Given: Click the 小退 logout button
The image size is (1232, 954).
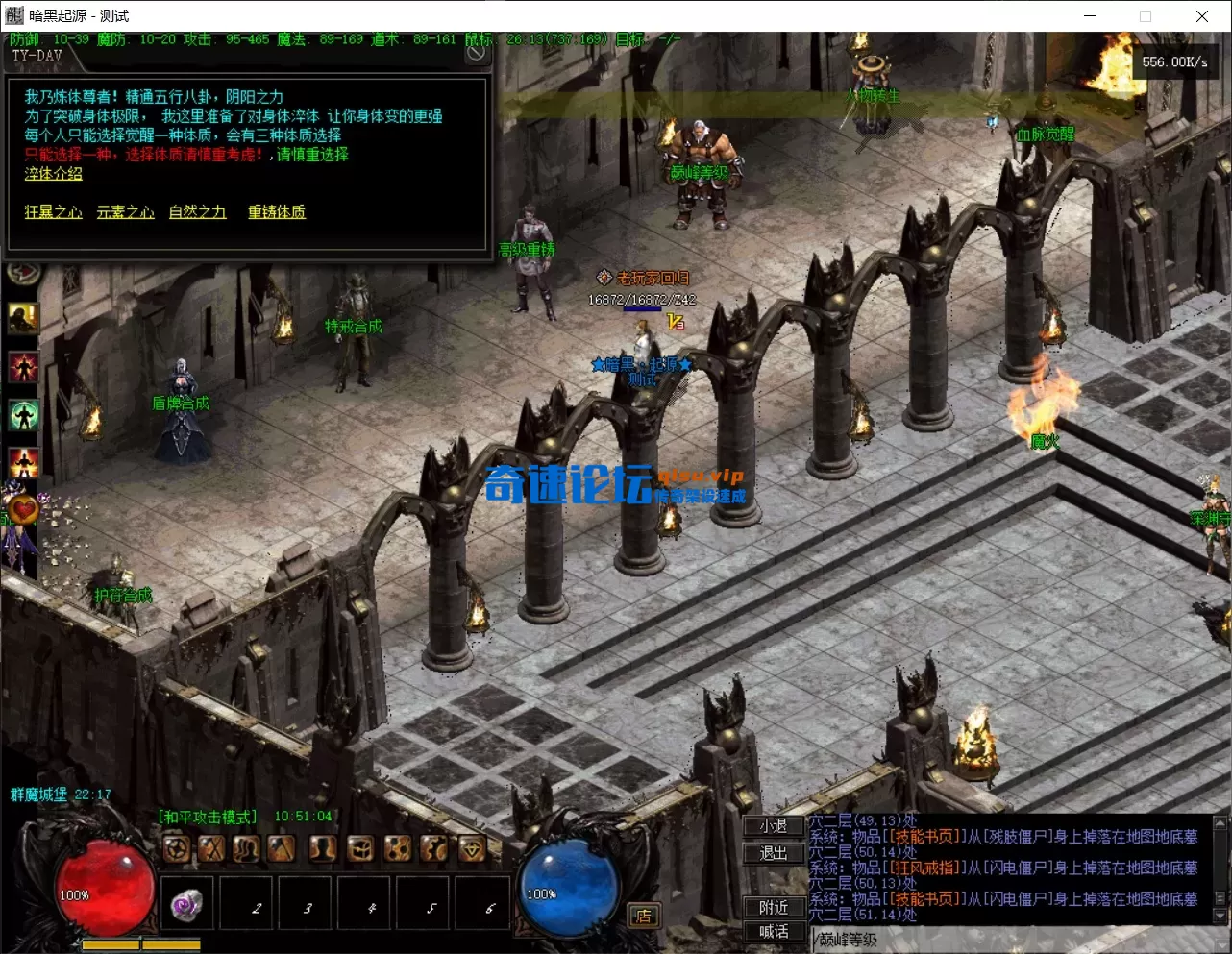Looking at the screenshot, I should coord(774,826).
